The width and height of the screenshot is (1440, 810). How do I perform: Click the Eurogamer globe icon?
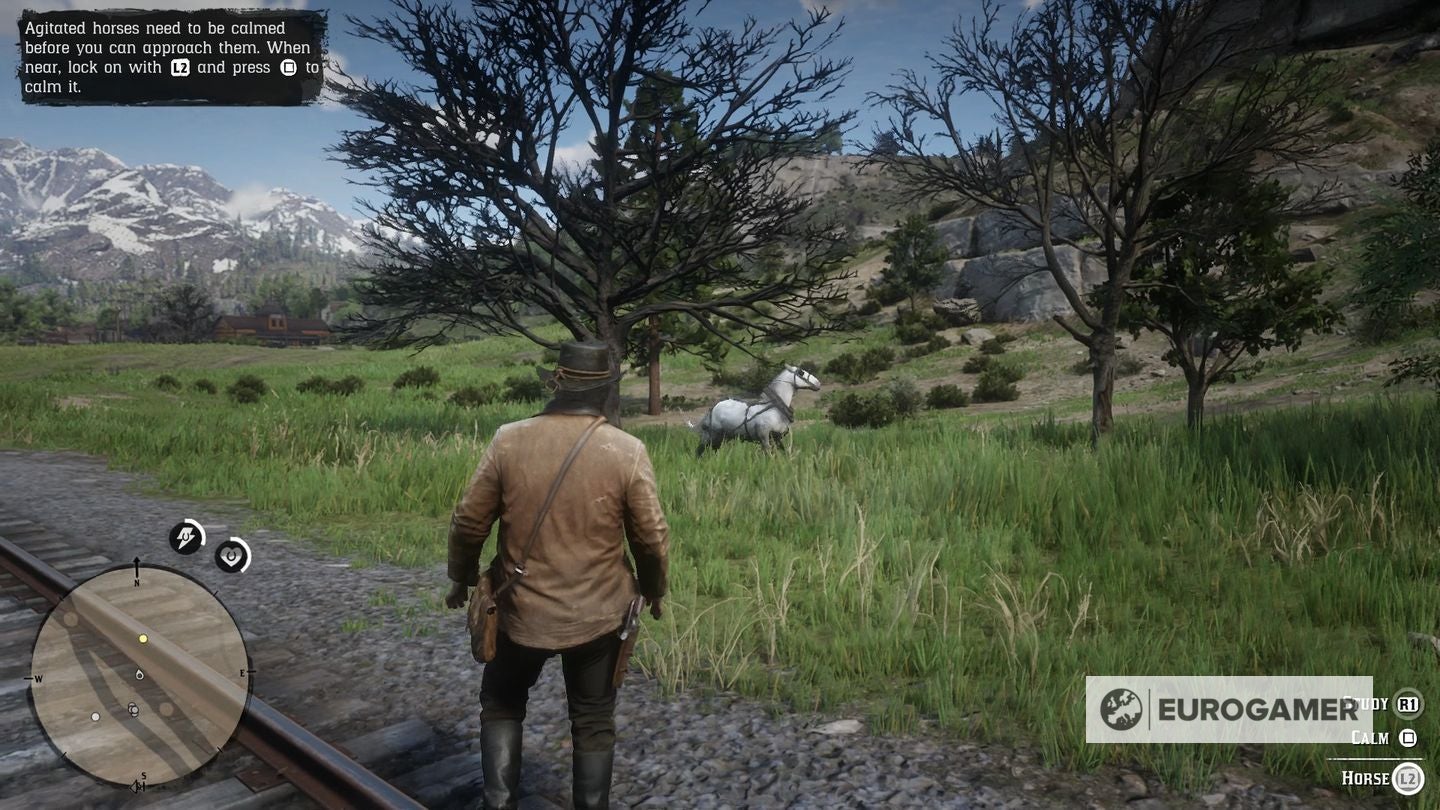coord(1122,710)
